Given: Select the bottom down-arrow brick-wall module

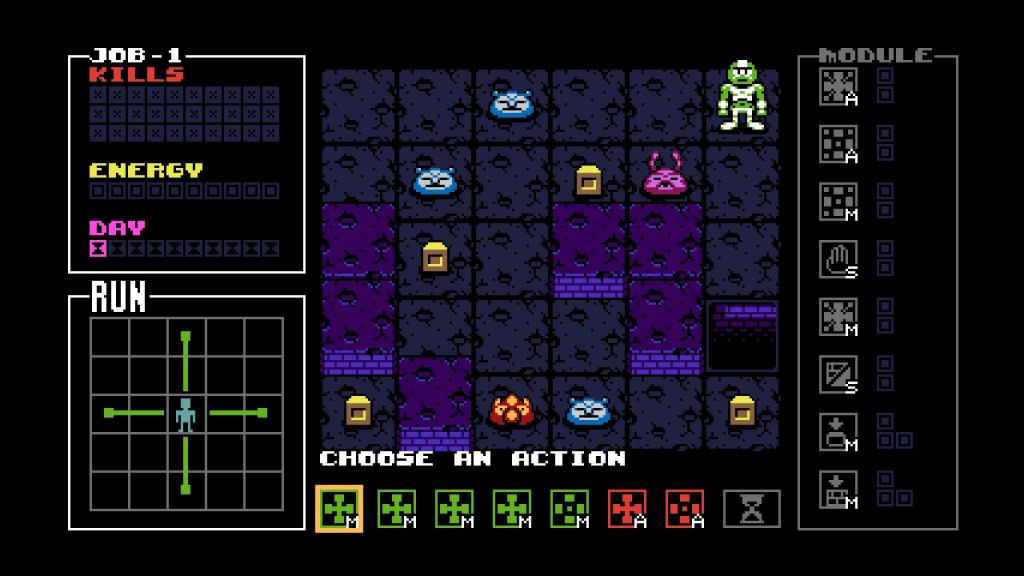Looking at the screenshot, I should click(838, 488).
